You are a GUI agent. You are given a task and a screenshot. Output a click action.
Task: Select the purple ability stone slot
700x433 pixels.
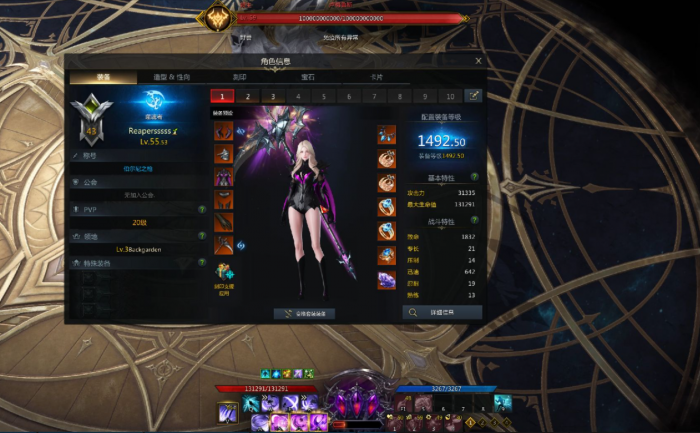coord(386,281)
